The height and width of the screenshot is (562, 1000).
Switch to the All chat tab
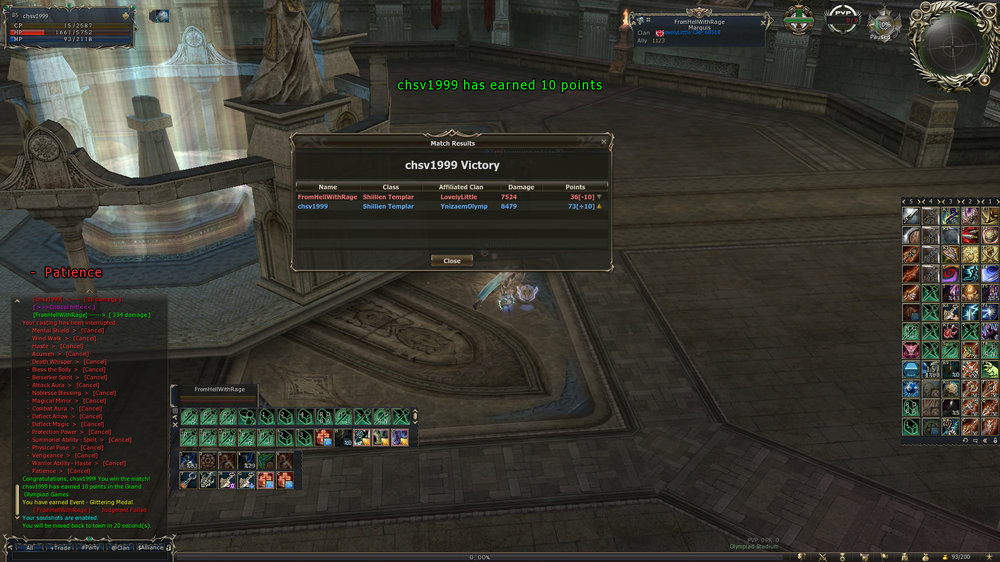30,547
